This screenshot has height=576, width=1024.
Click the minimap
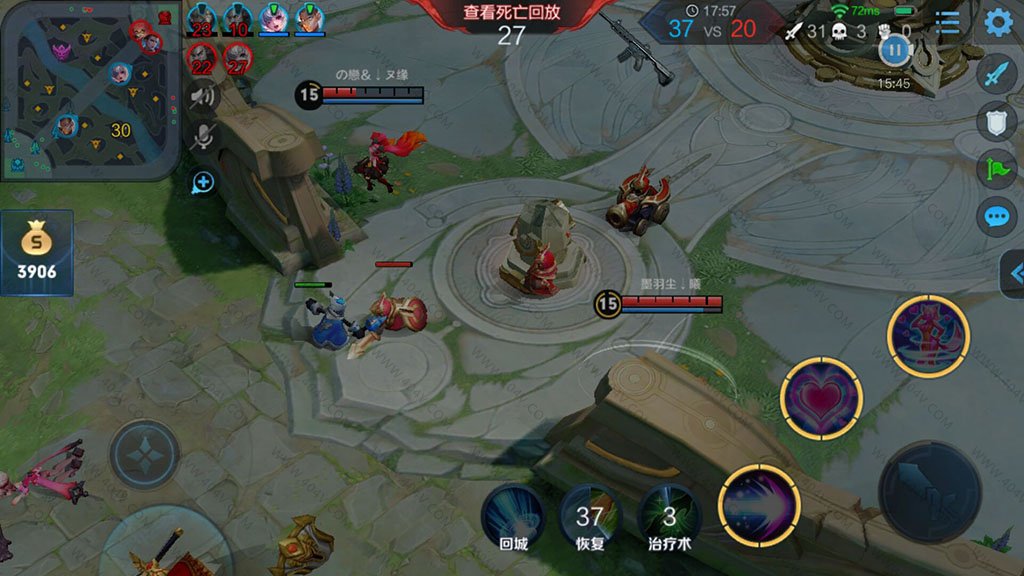[90, 90]
